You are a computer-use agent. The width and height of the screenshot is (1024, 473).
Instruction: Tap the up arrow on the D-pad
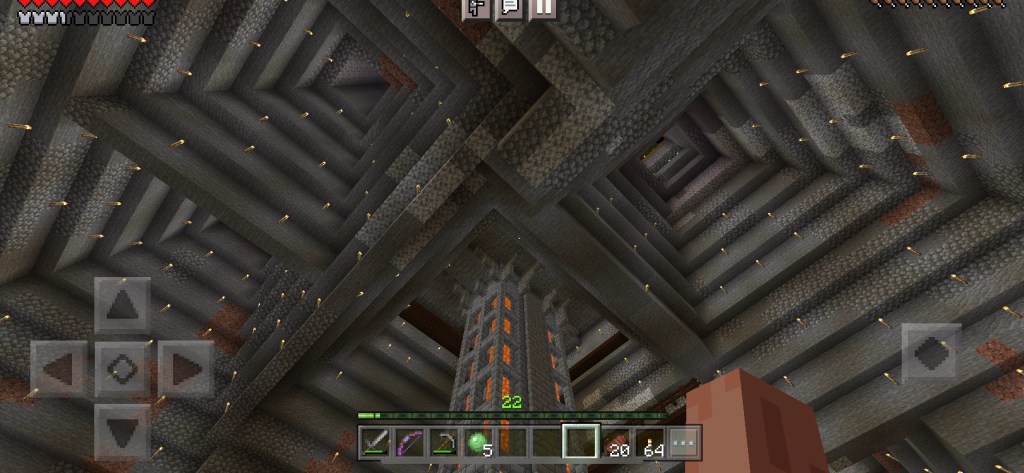(x=122, y=306)
